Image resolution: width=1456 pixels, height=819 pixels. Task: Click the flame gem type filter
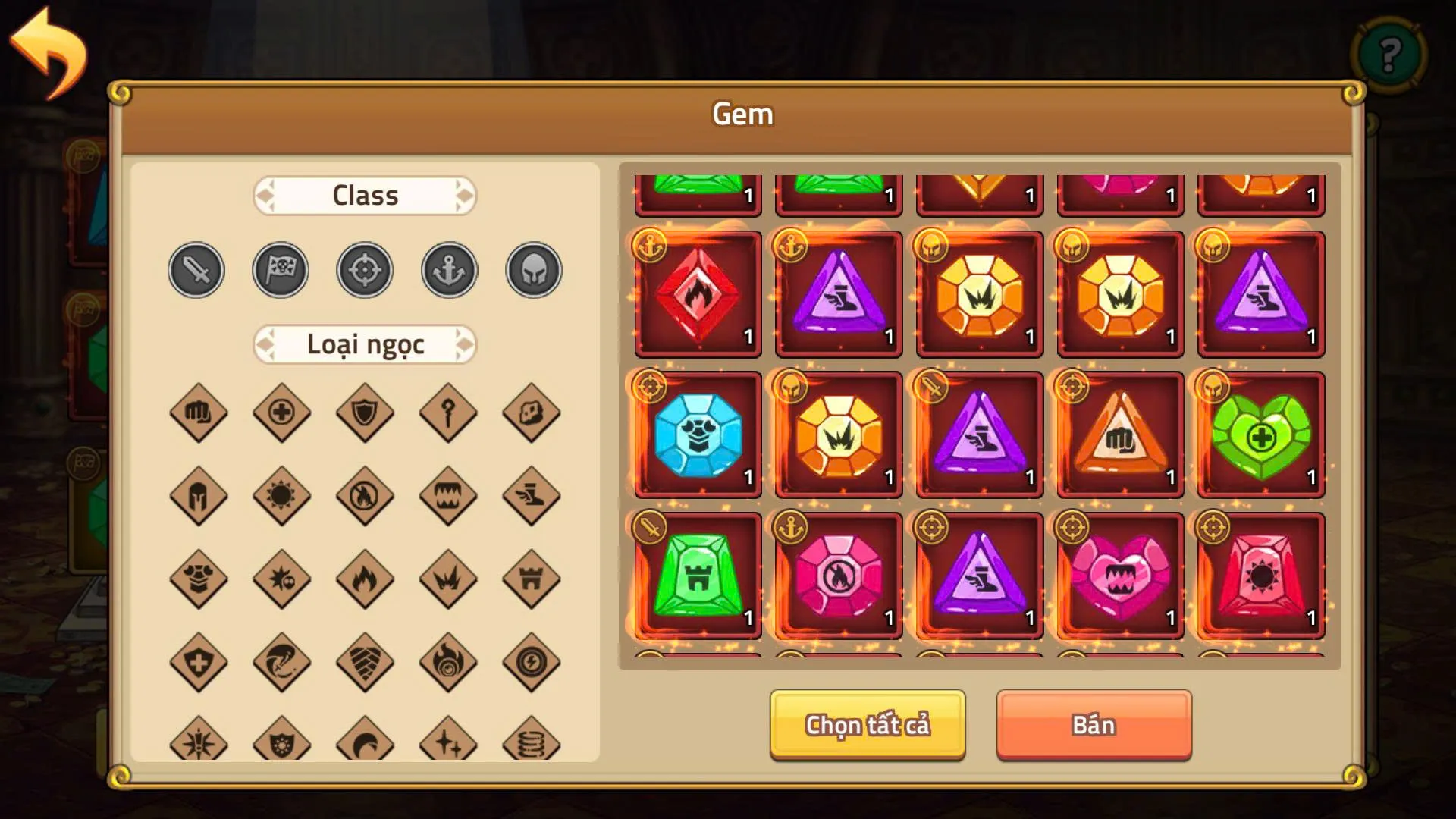pyautogui.click(x=364, y=580)
